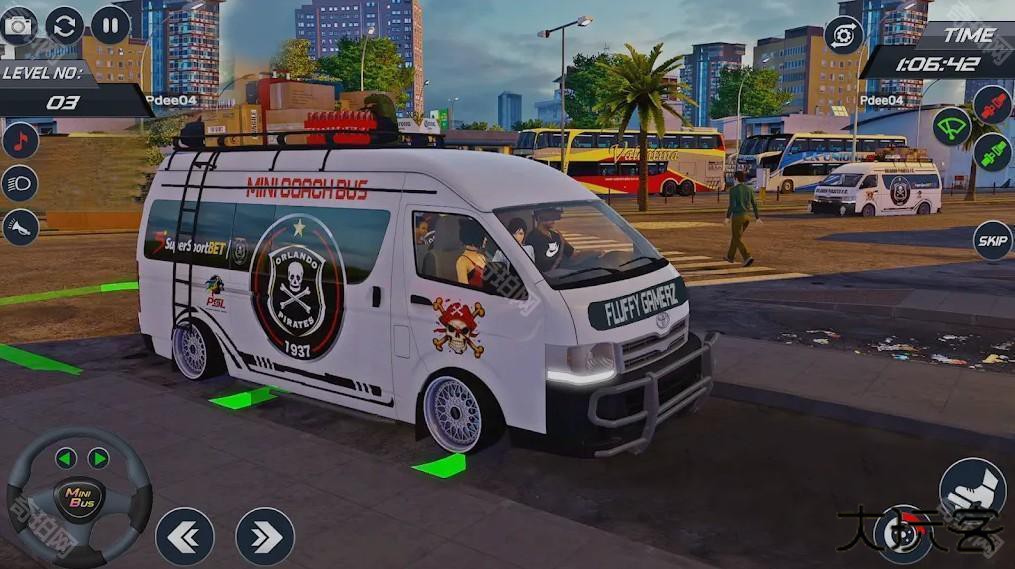Tap the steering wheel's left green arrow
This screenshot has width=1015, height=569.
(66, 458)
